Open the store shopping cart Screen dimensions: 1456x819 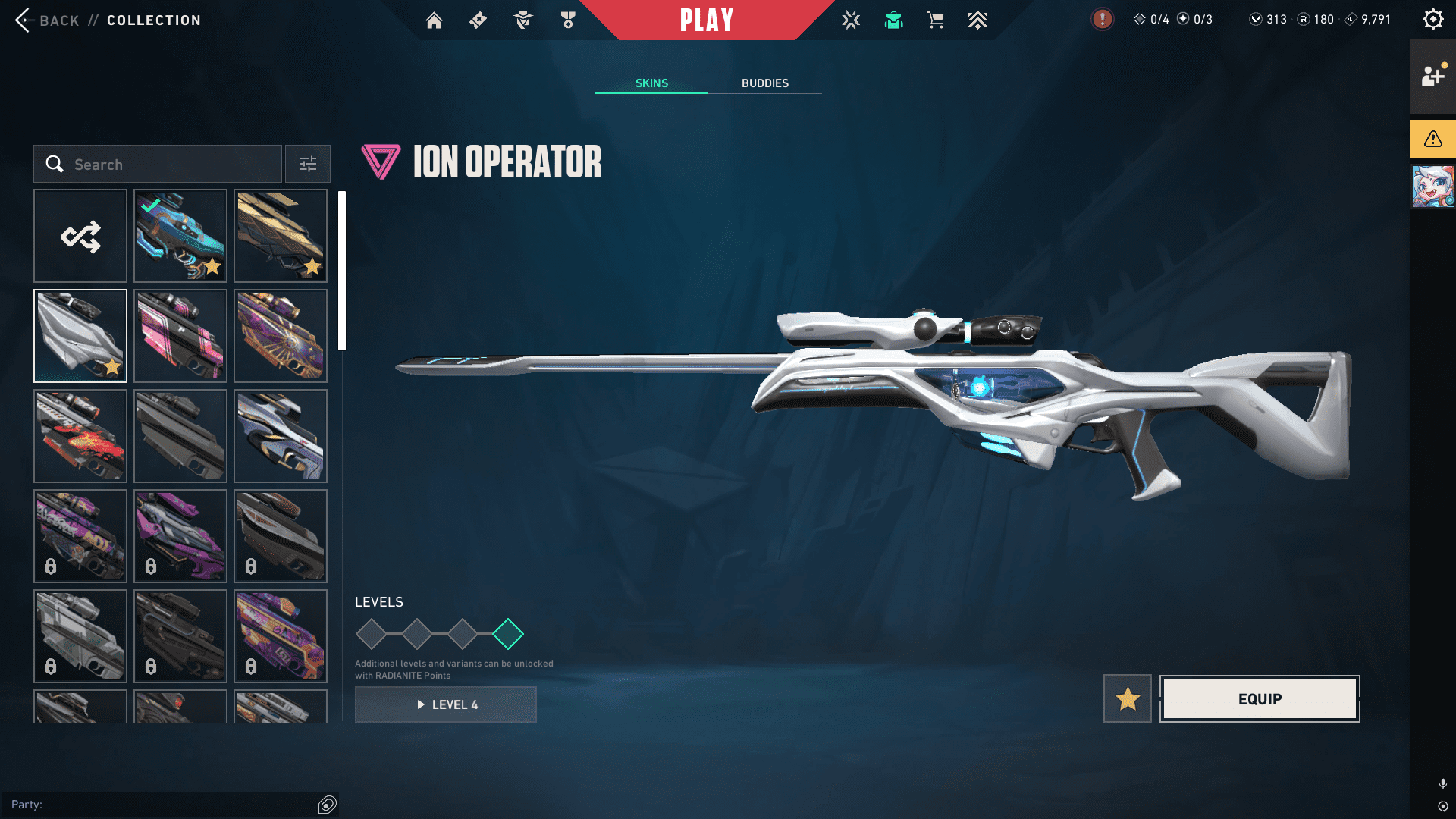point(935,20)
